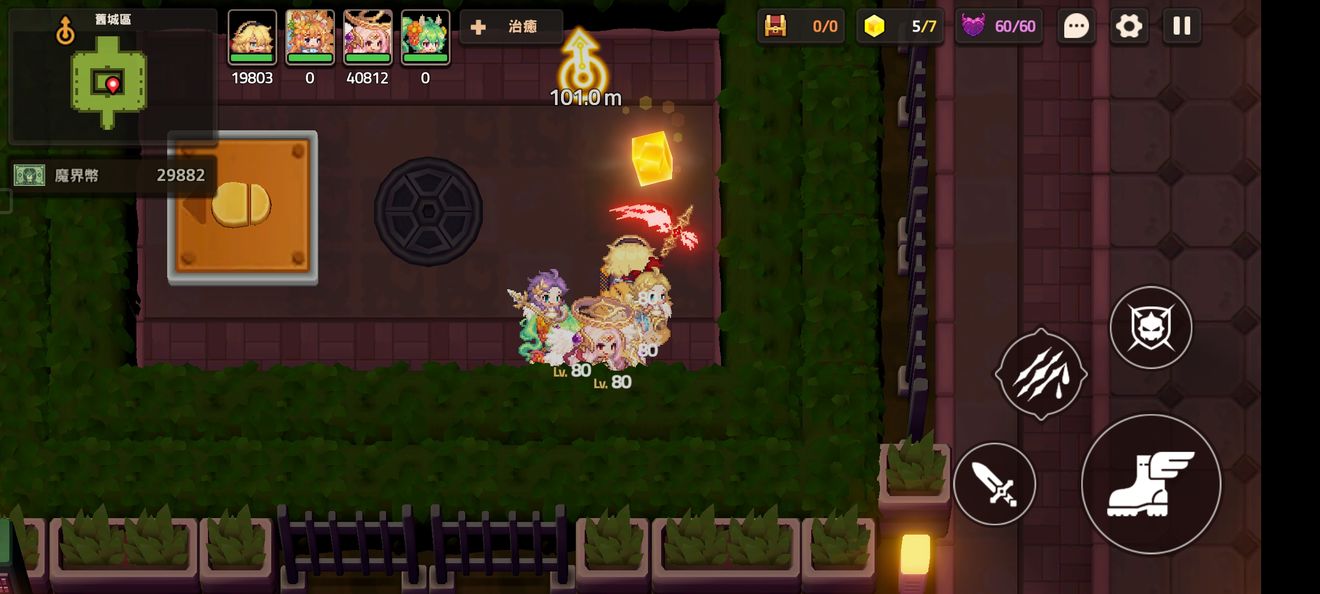The height and width of the screenshot is (594, 1320).
Task: Pause the game
Action: [1182, 27]
